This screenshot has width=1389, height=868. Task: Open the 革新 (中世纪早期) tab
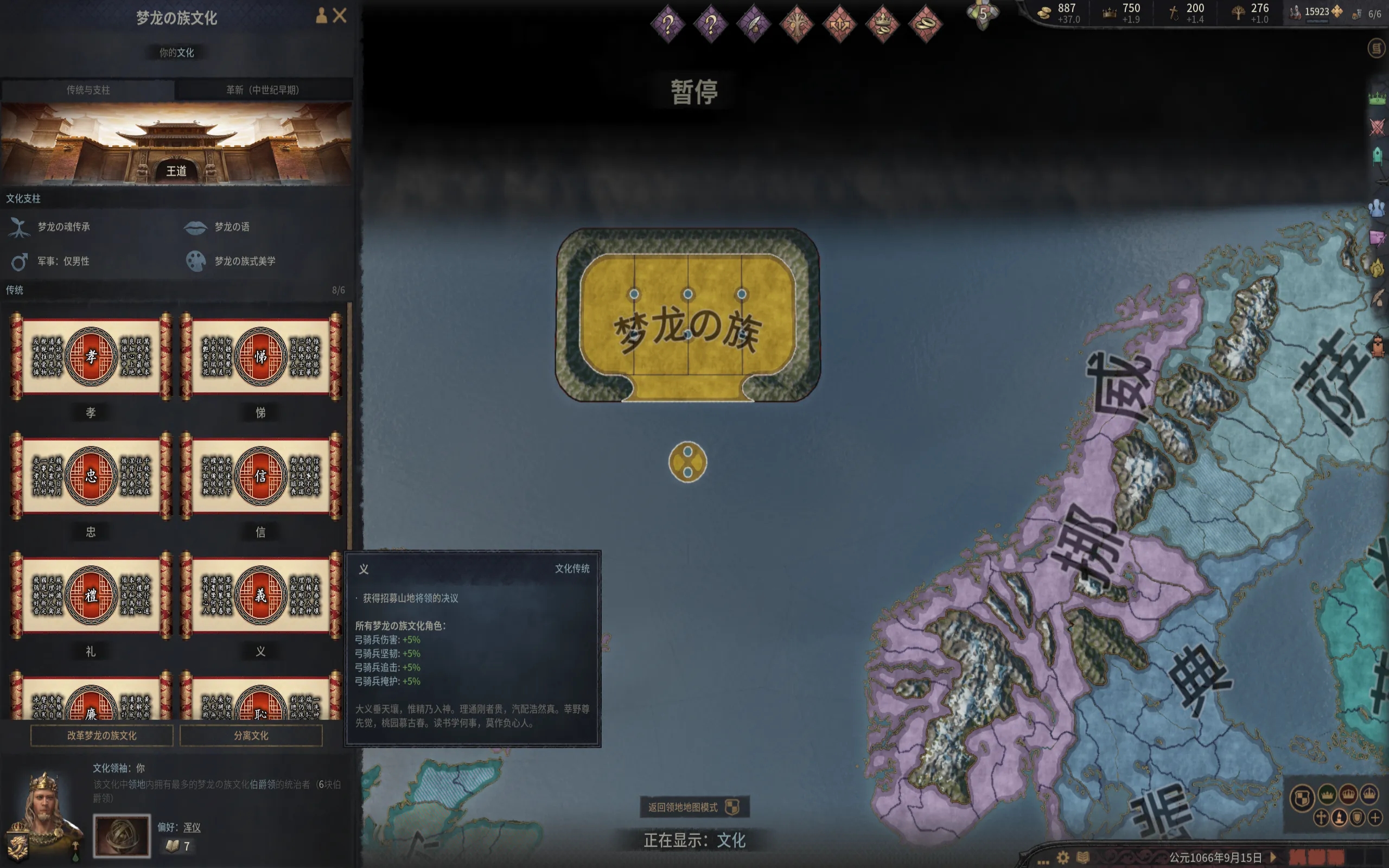coord(263,90)
